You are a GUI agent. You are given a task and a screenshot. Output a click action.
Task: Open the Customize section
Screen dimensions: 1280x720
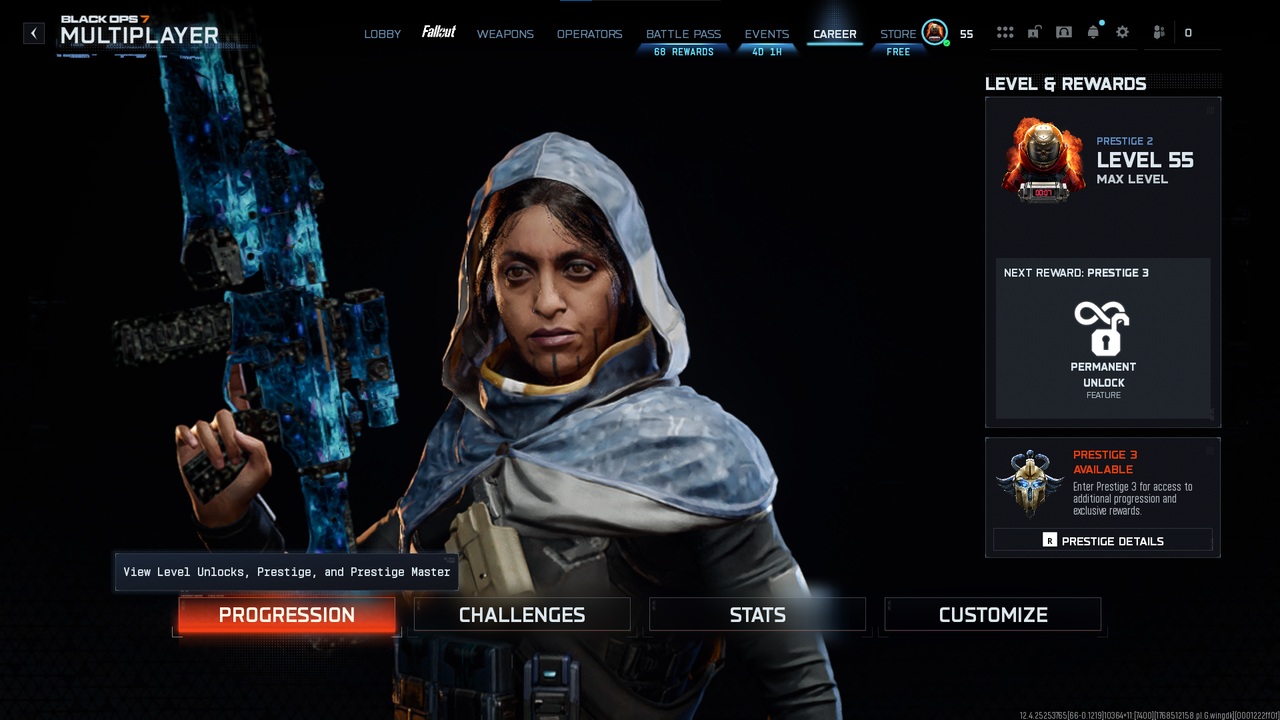point(993,615)
